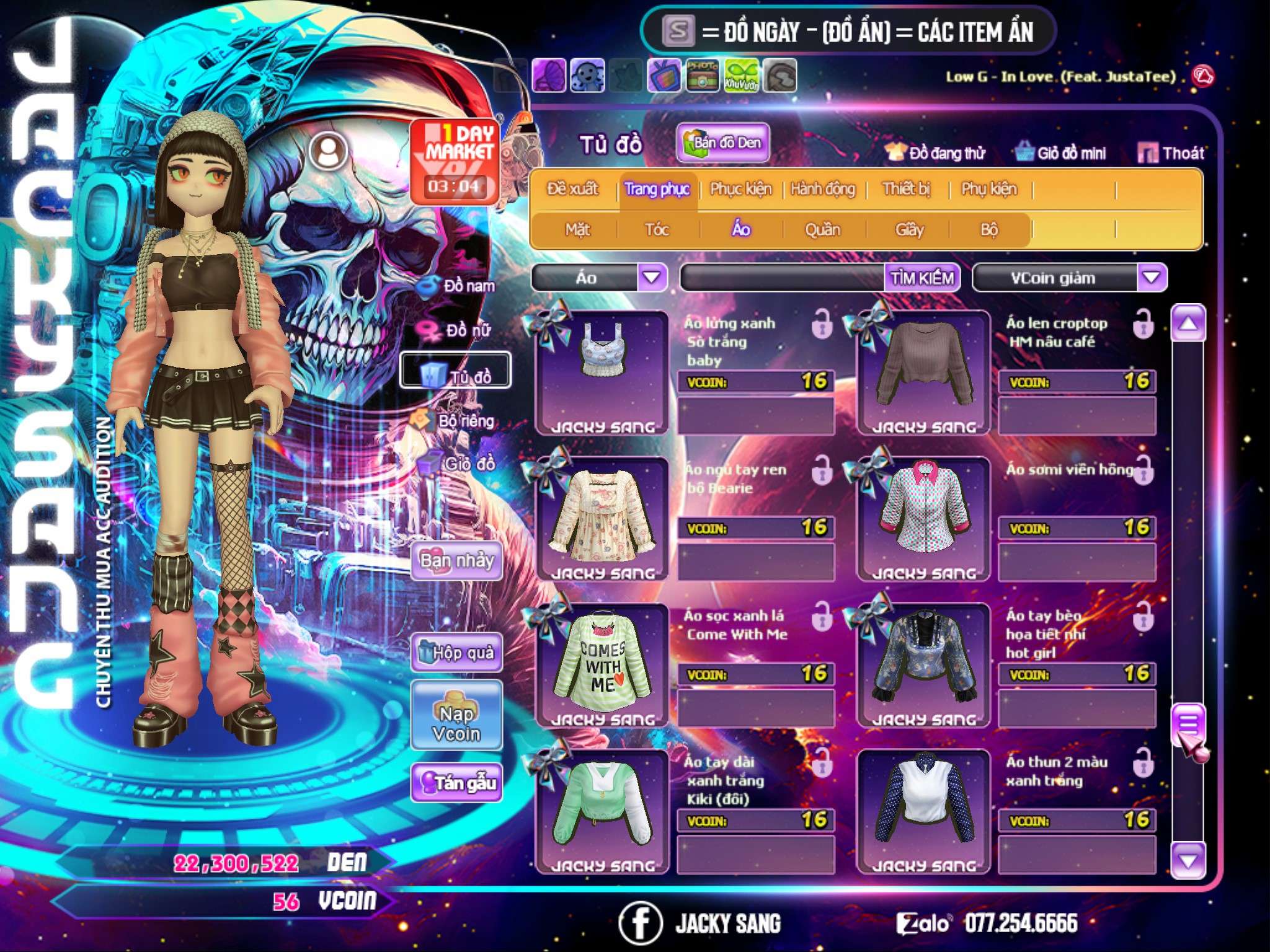This screenshot has width=1270, height=952.
Task: Select the Come With Me striped shirt
Action: click(x=602, y=663)
